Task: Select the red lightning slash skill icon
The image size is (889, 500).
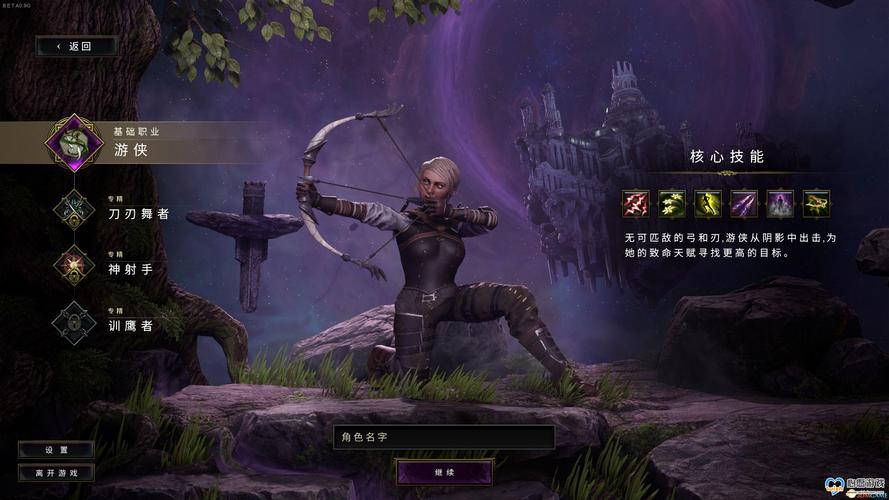Action: 636,204
